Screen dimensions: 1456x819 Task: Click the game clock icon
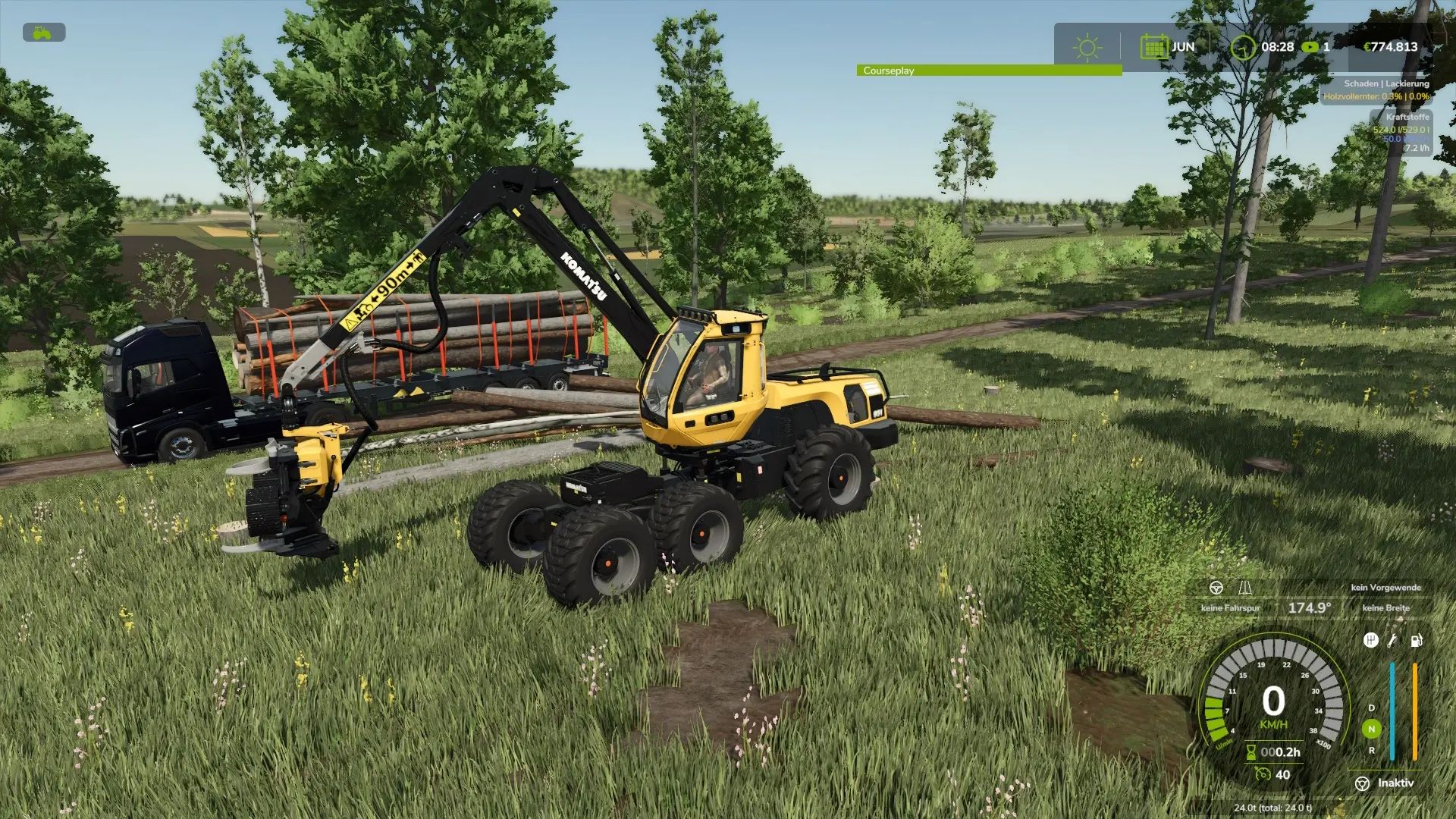(1242, 47)
